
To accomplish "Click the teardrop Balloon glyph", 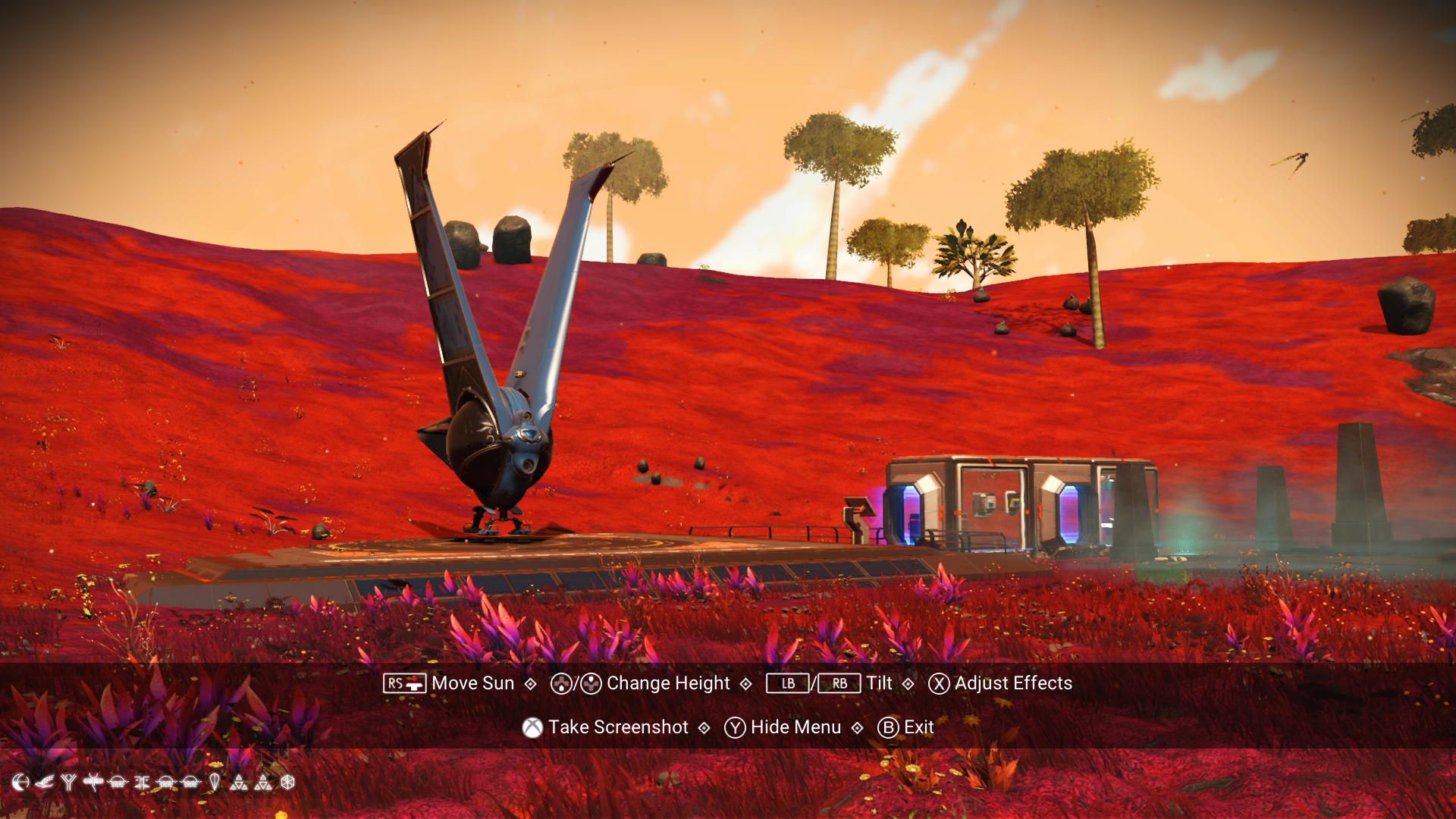I will click(x=215, y=783).
